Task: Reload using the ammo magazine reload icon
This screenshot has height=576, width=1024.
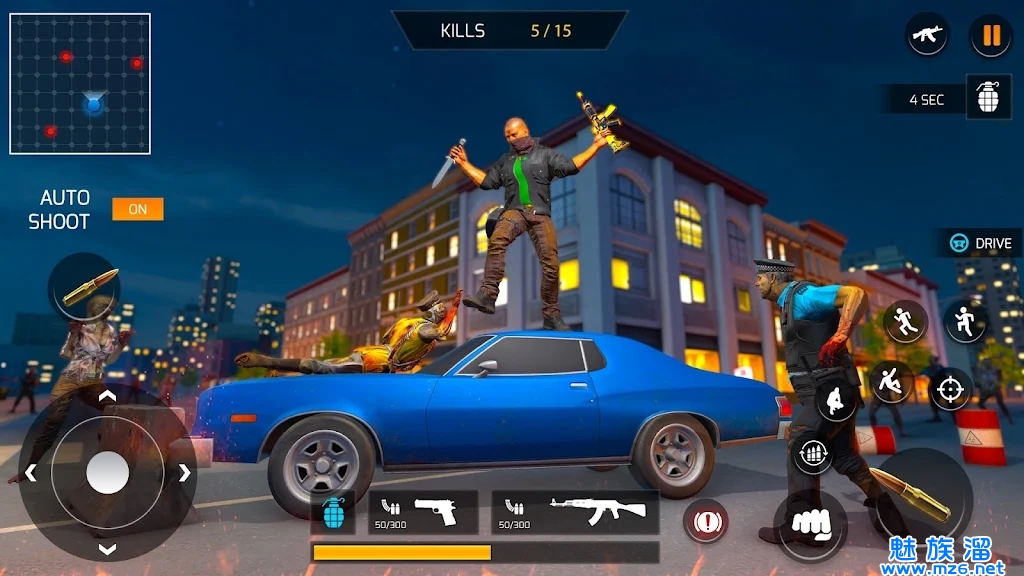Action: point(813,455)
